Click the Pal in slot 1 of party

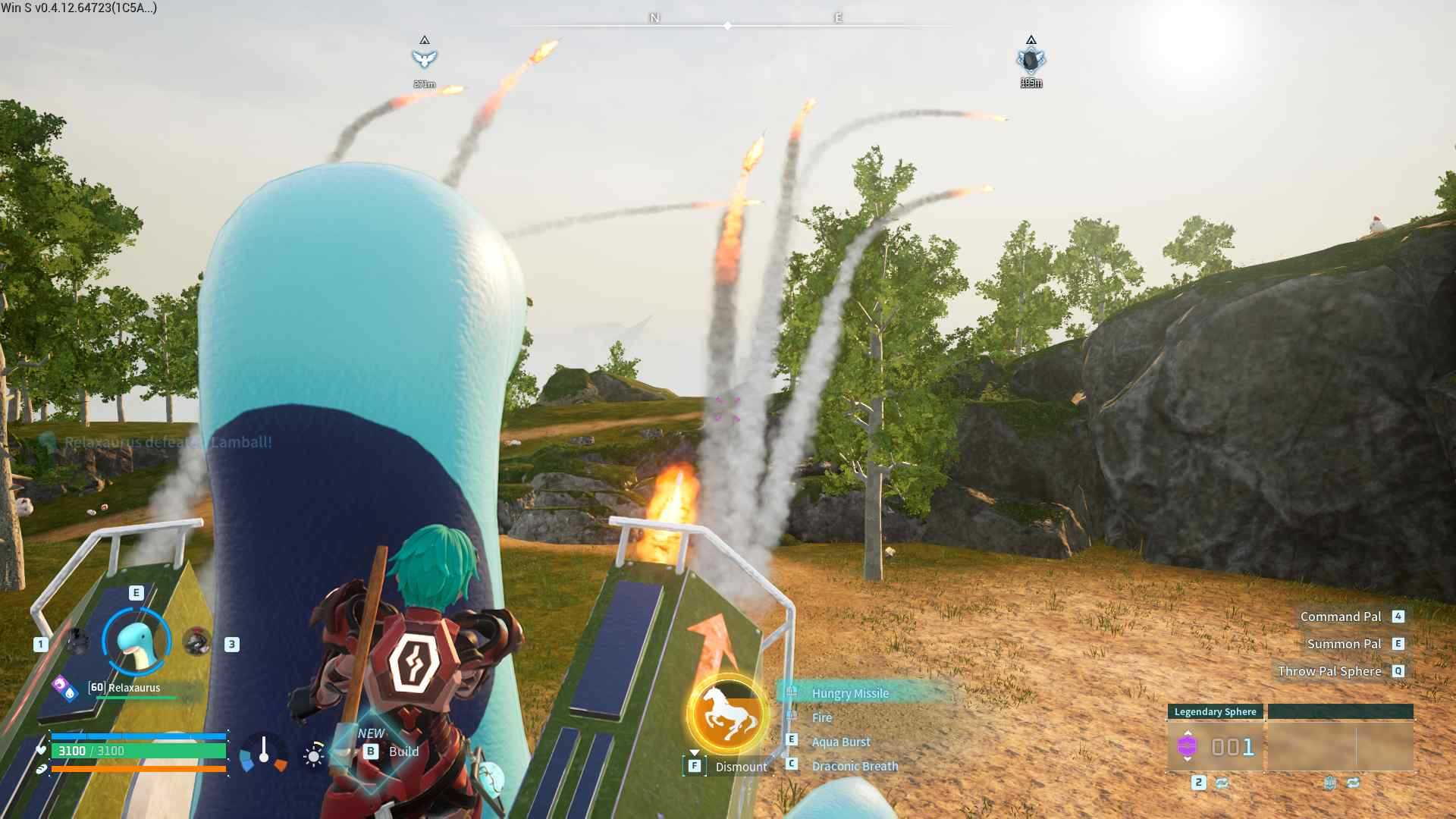(x=77, y=642)
